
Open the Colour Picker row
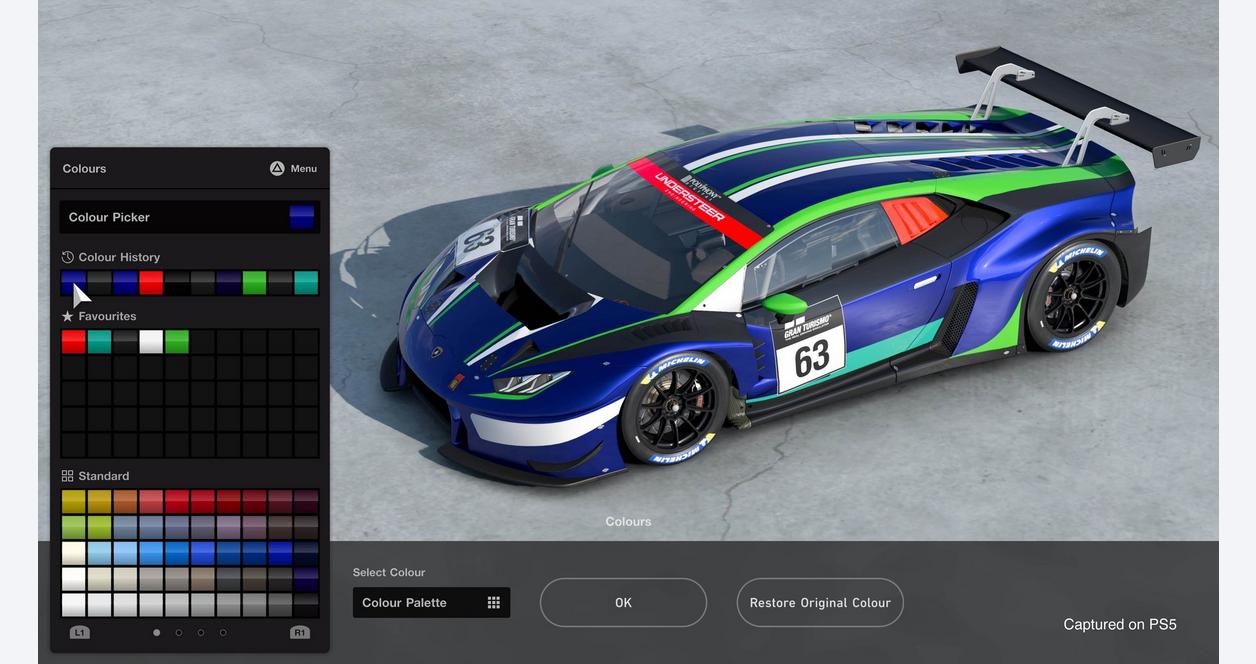[x=189, y=217]
